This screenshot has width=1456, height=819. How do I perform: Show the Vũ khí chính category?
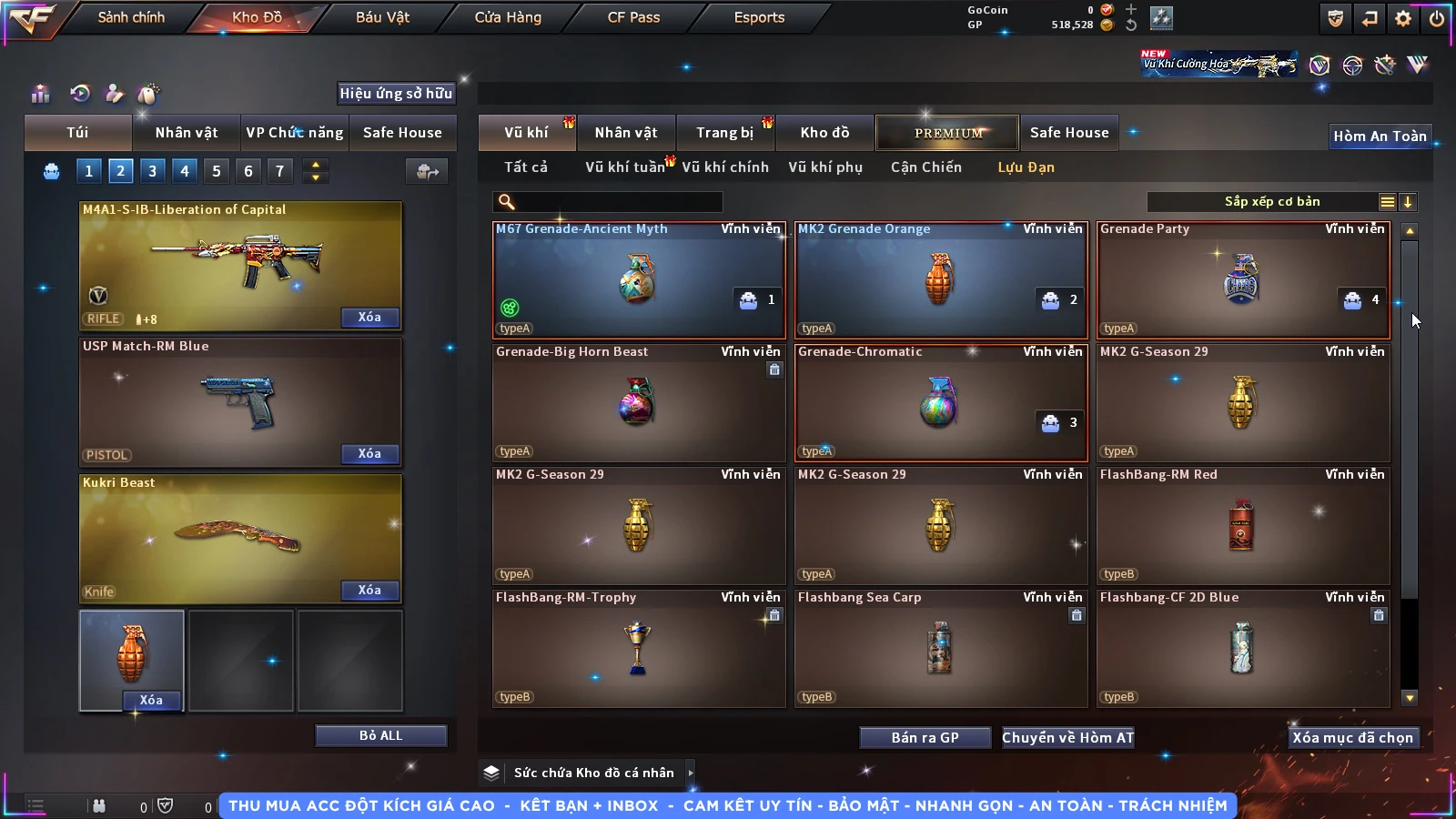(725, 167)
